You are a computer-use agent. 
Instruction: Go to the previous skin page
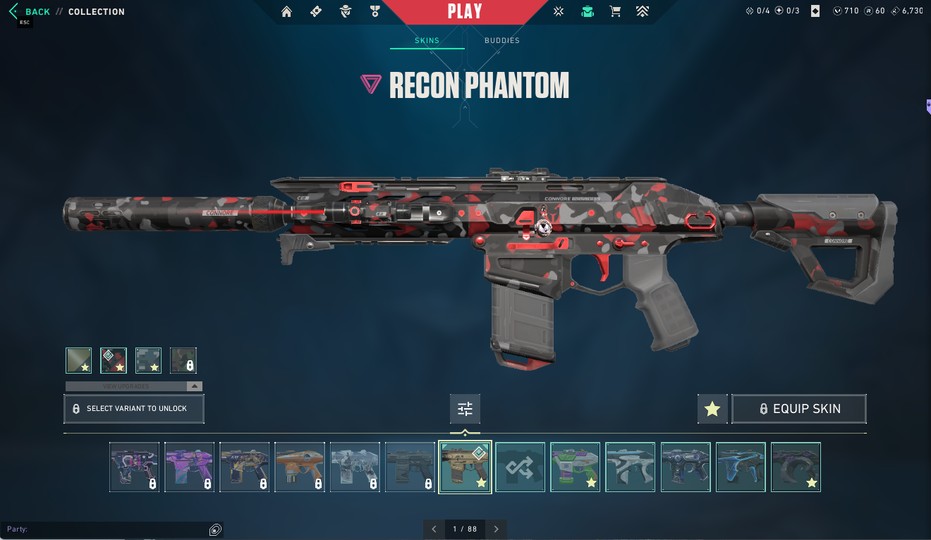pyautogui.click(x=434, y=529)
